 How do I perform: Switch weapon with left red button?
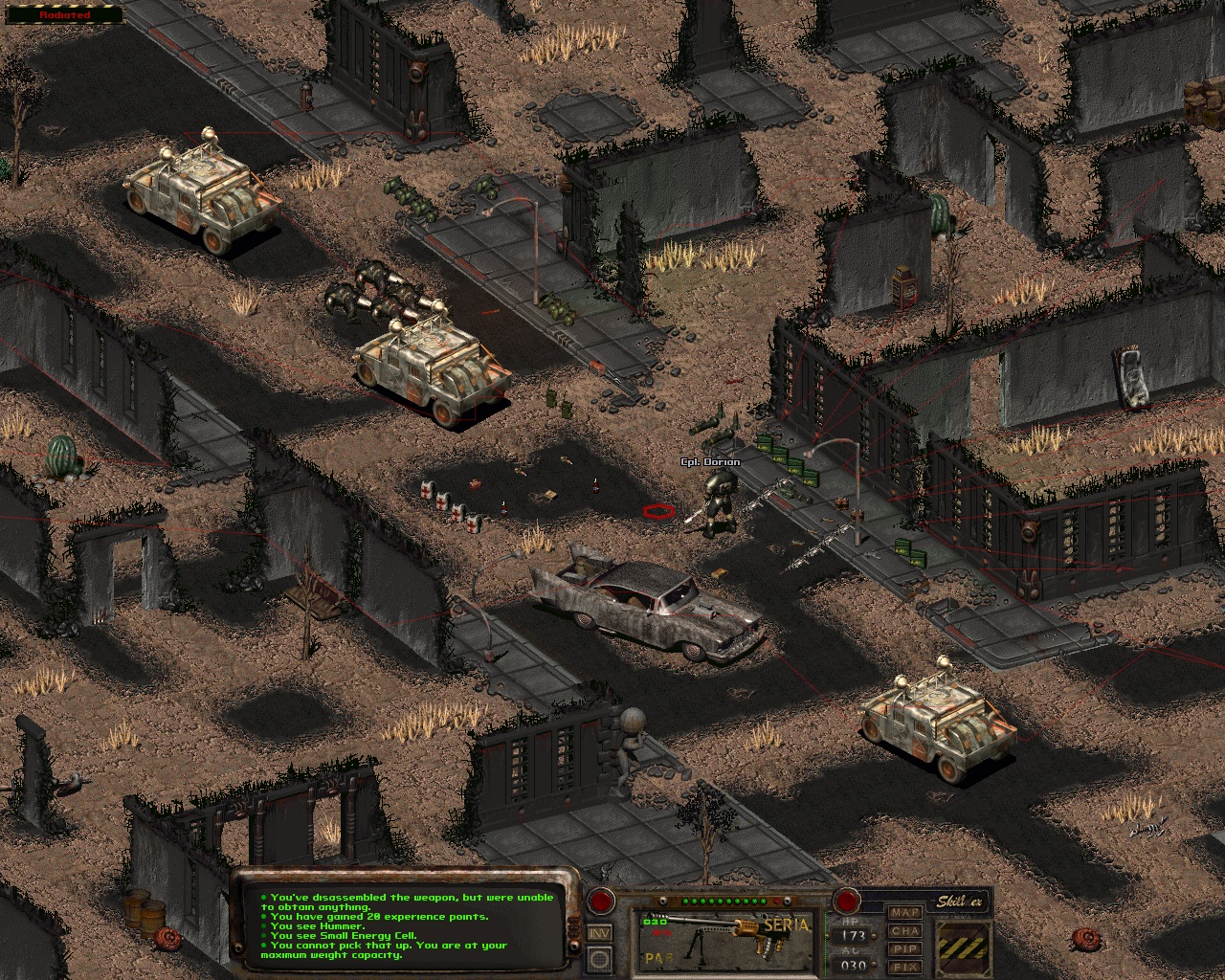coord(601,901)
